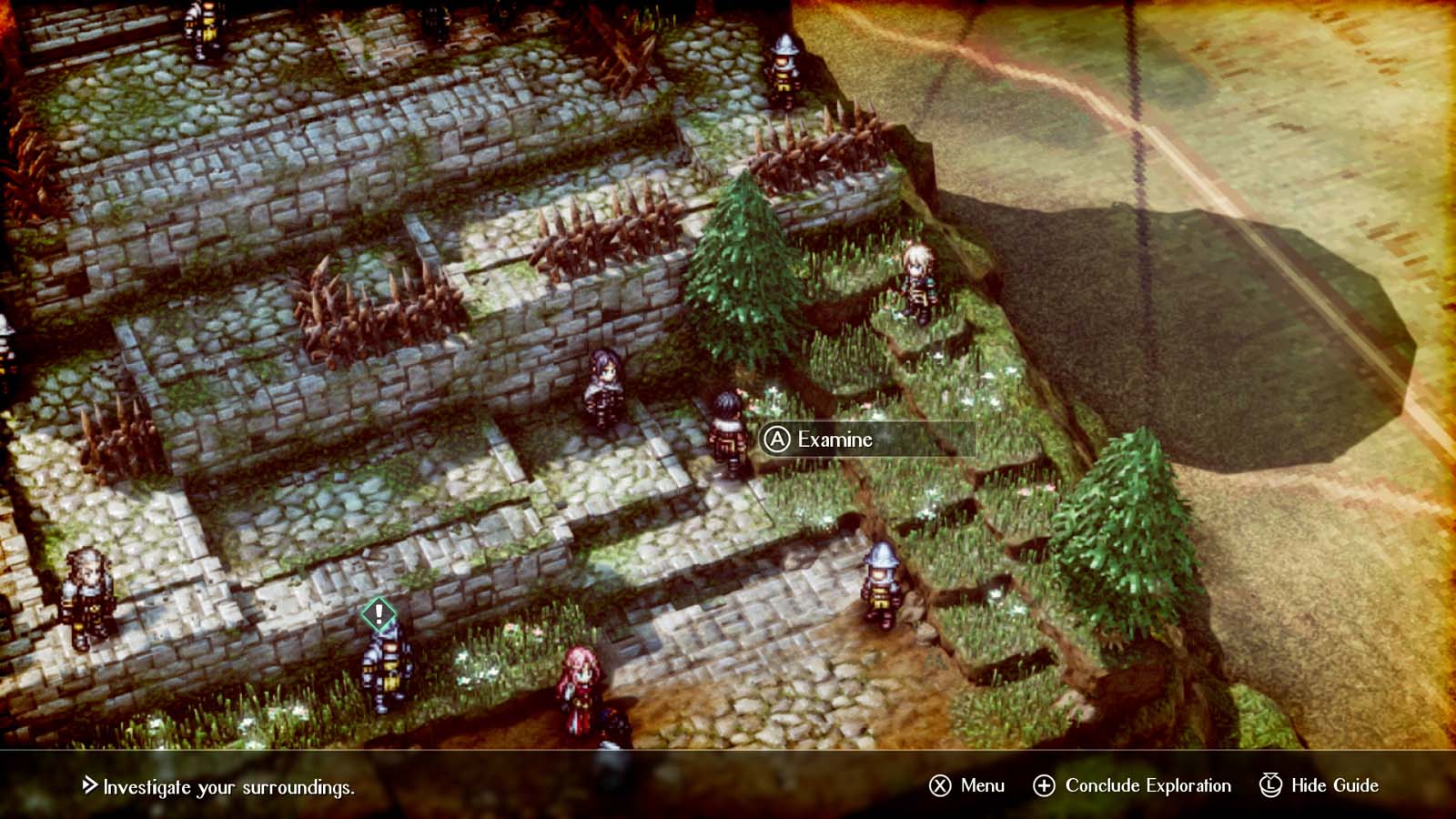The image size is (1456, 819).
Task: Click the chevron before 'Investigate your surroundings'
Action: (90, 784)
